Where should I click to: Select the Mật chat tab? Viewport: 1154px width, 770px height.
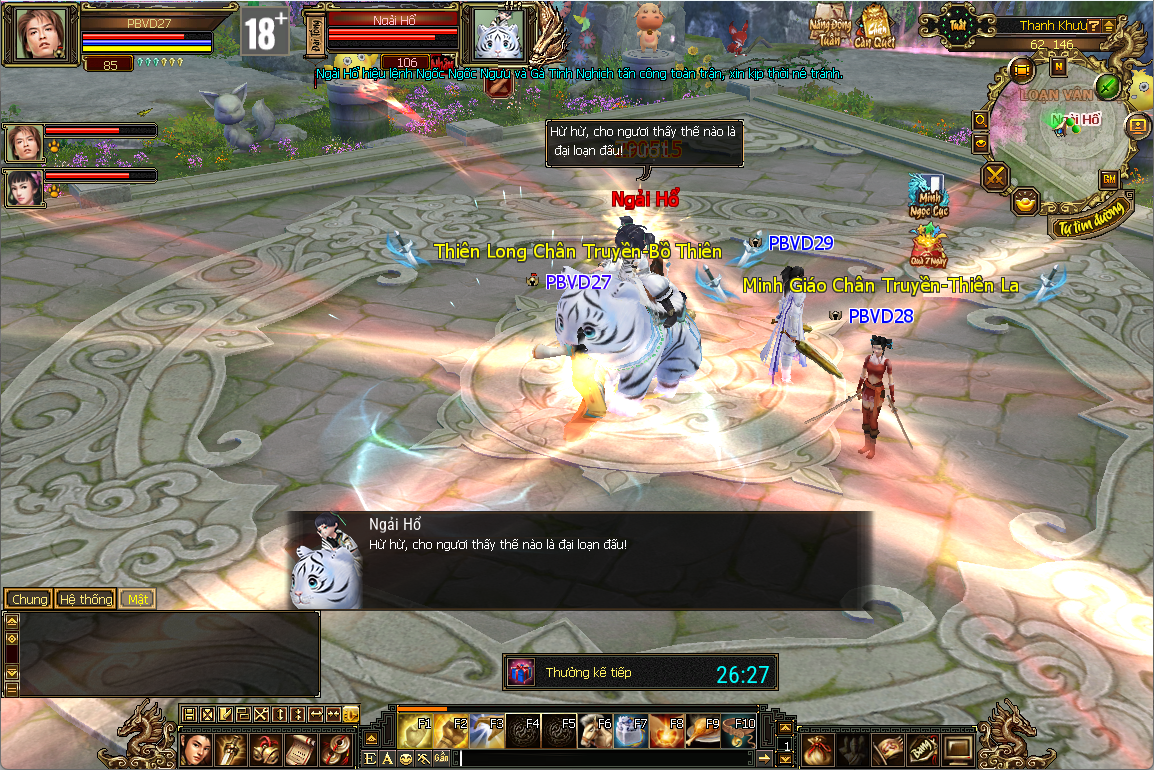(x=137, y=599)
